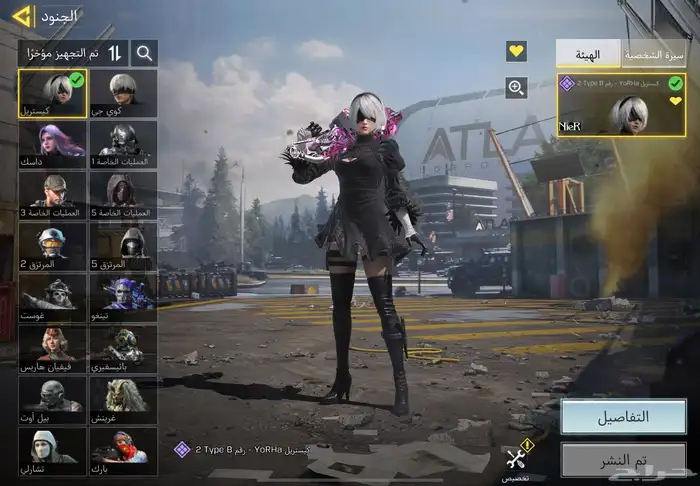Choose the فيفيان هاريس soldier
The height and width of the screenshot is (486, 700).
pyautogui.click(x=52, y=349)
